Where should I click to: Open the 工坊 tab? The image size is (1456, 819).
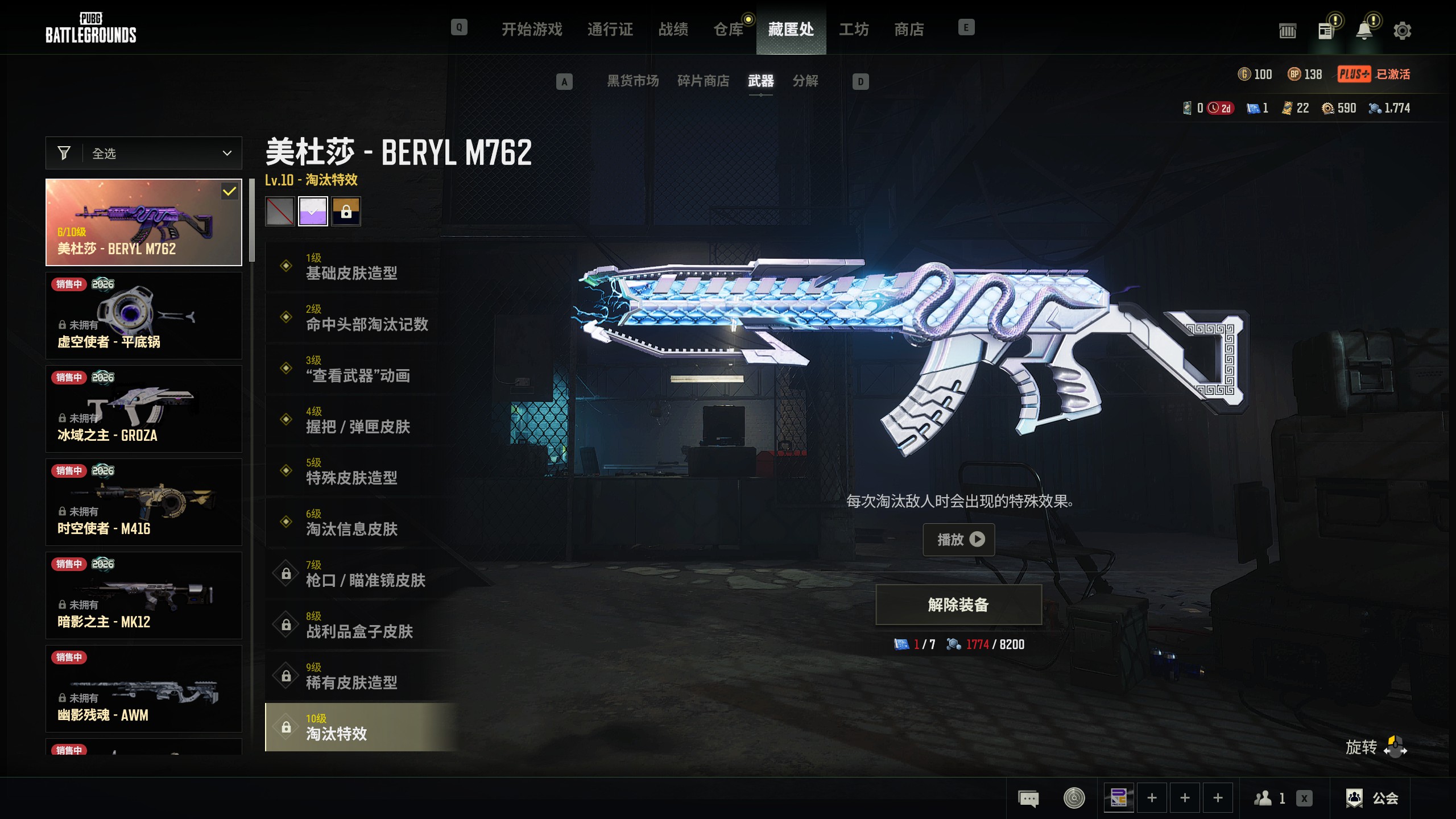click(854, 29)
